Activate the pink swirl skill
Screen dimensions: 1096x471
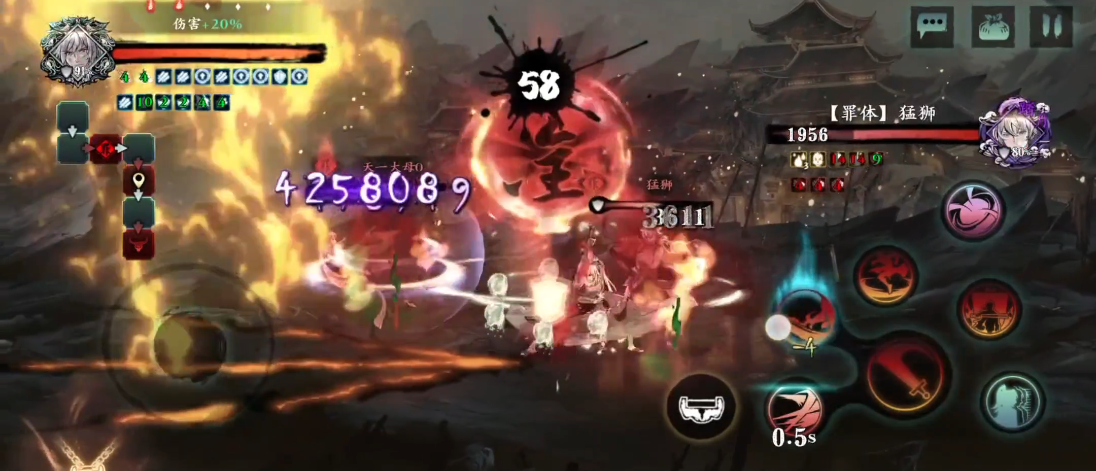pos(973,212)
